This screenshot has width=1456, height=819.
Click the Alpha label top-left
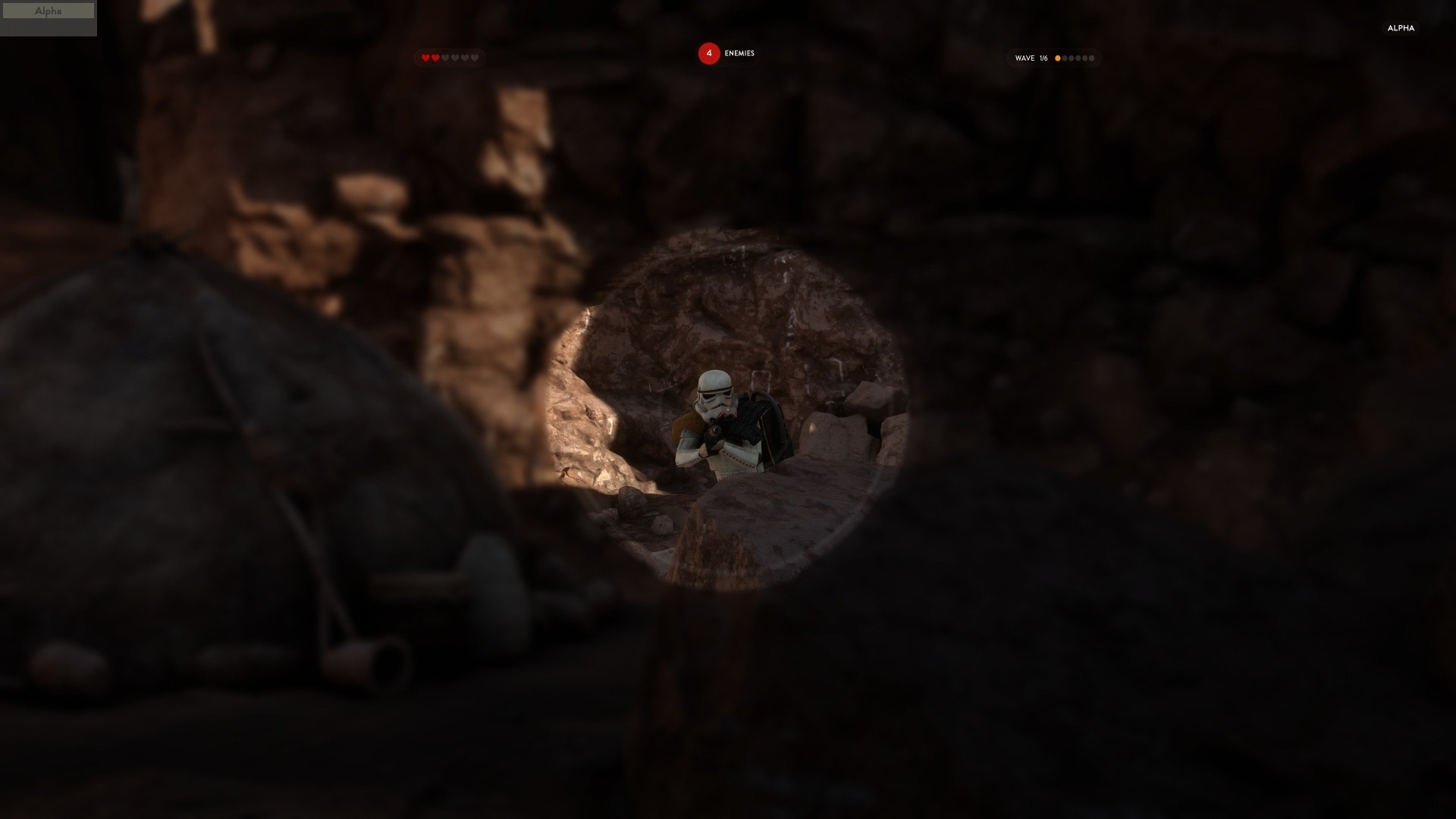[x=48, y=11]
